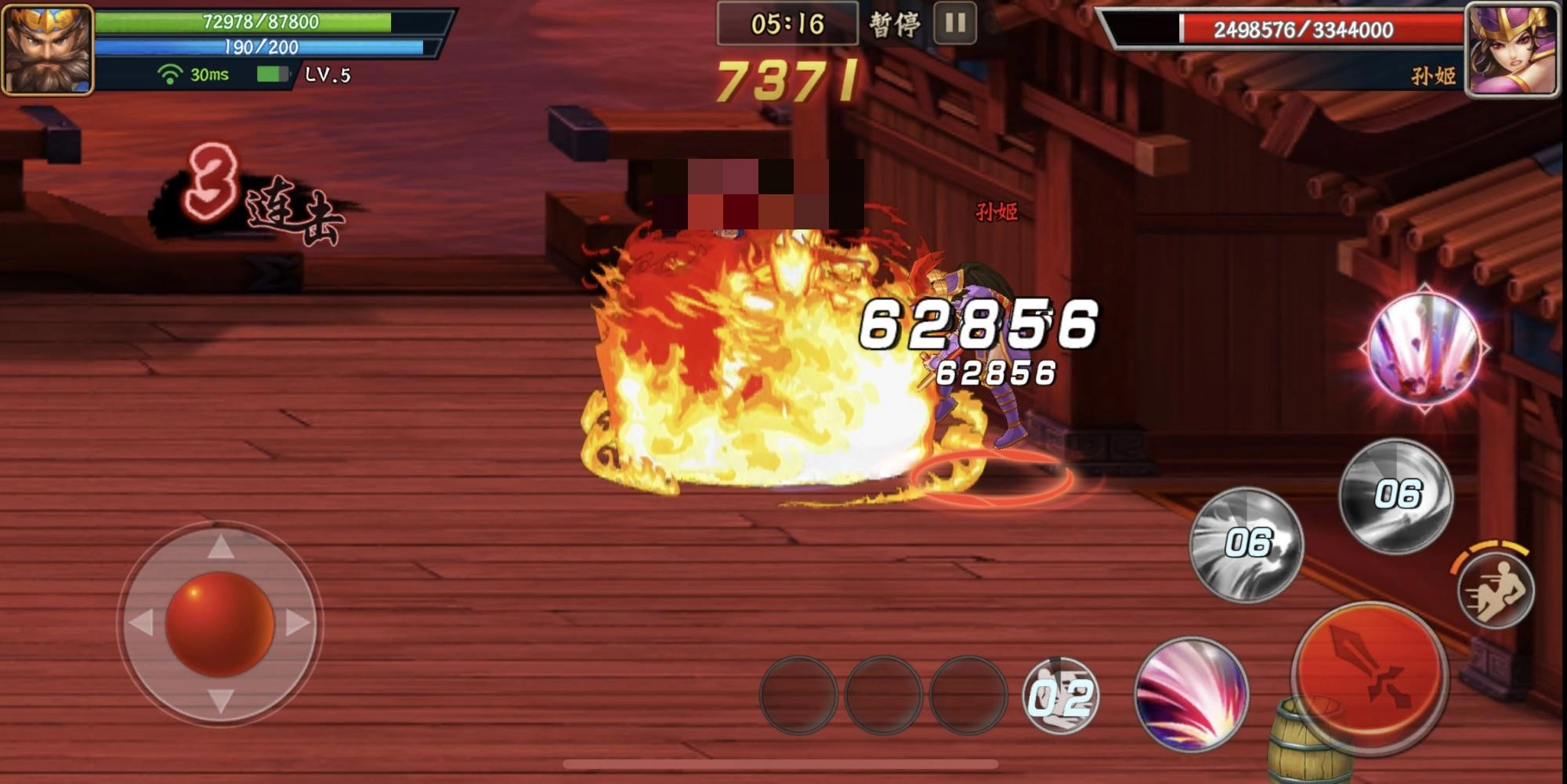1567x784 pixels.
Task: Tap boss 孙姬 avatar in top-right corner
Action: pos(1518,49)
